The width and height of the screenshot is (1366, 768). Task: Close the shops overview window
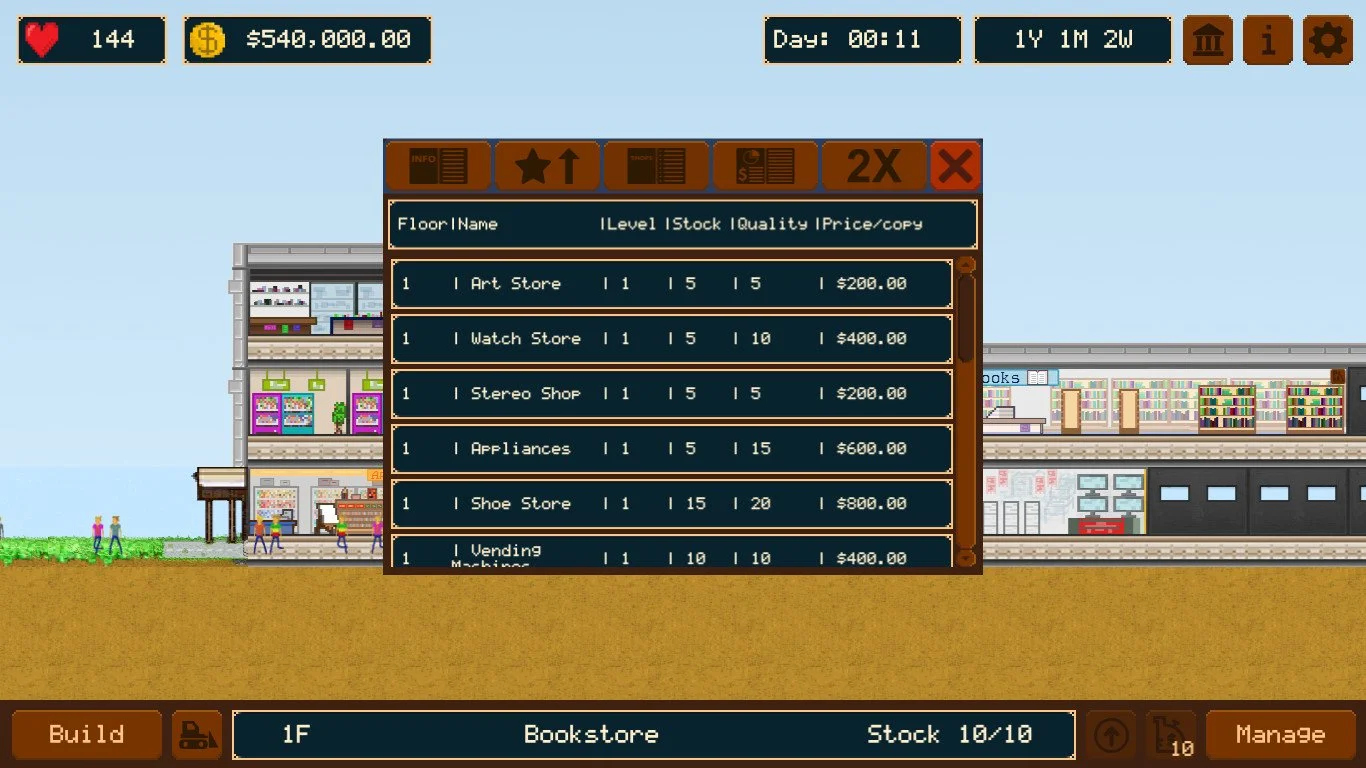click(x=956, y=165)
